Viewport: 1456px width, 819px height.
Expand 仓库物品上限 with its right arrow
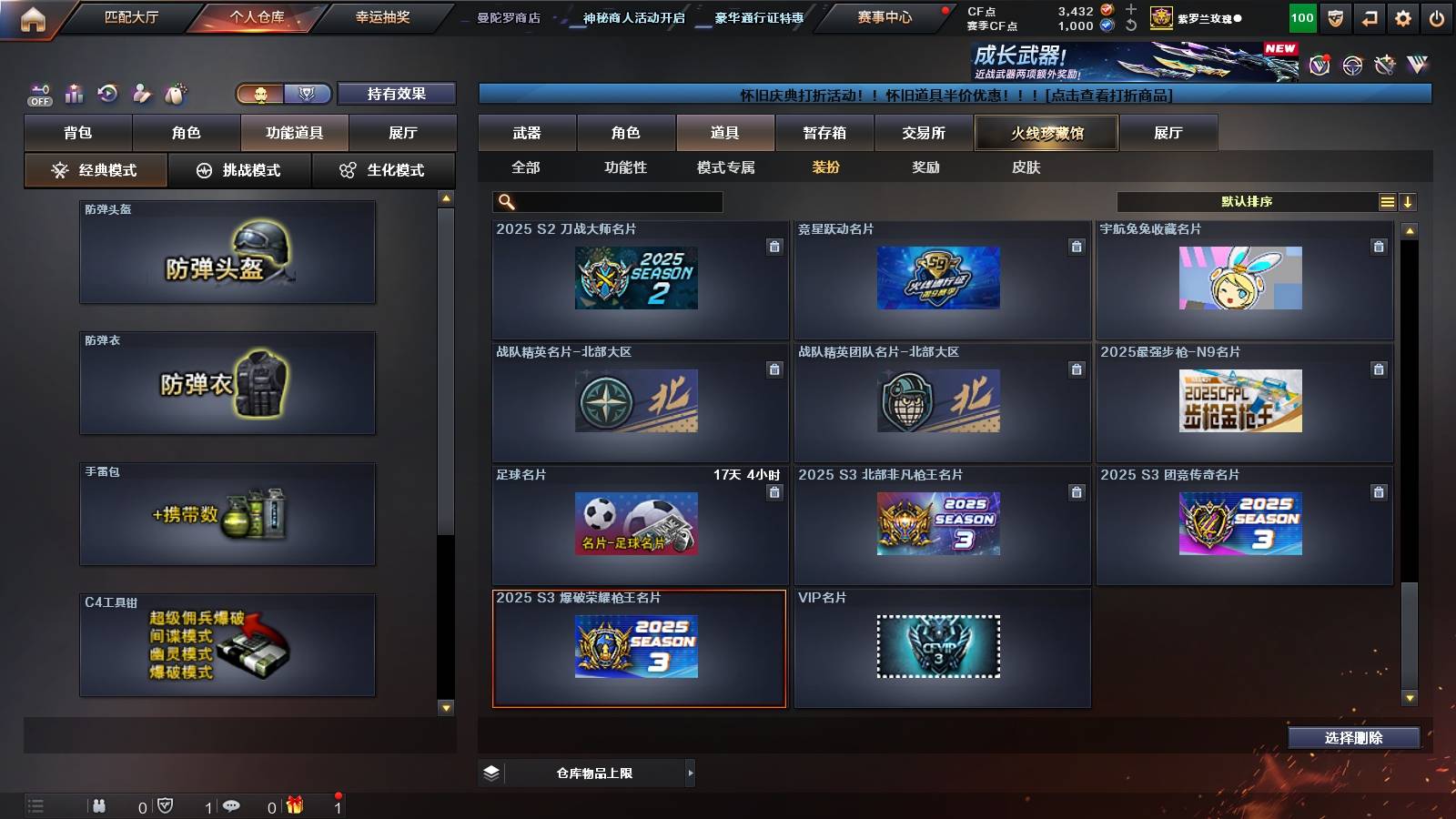coord(690,773)
